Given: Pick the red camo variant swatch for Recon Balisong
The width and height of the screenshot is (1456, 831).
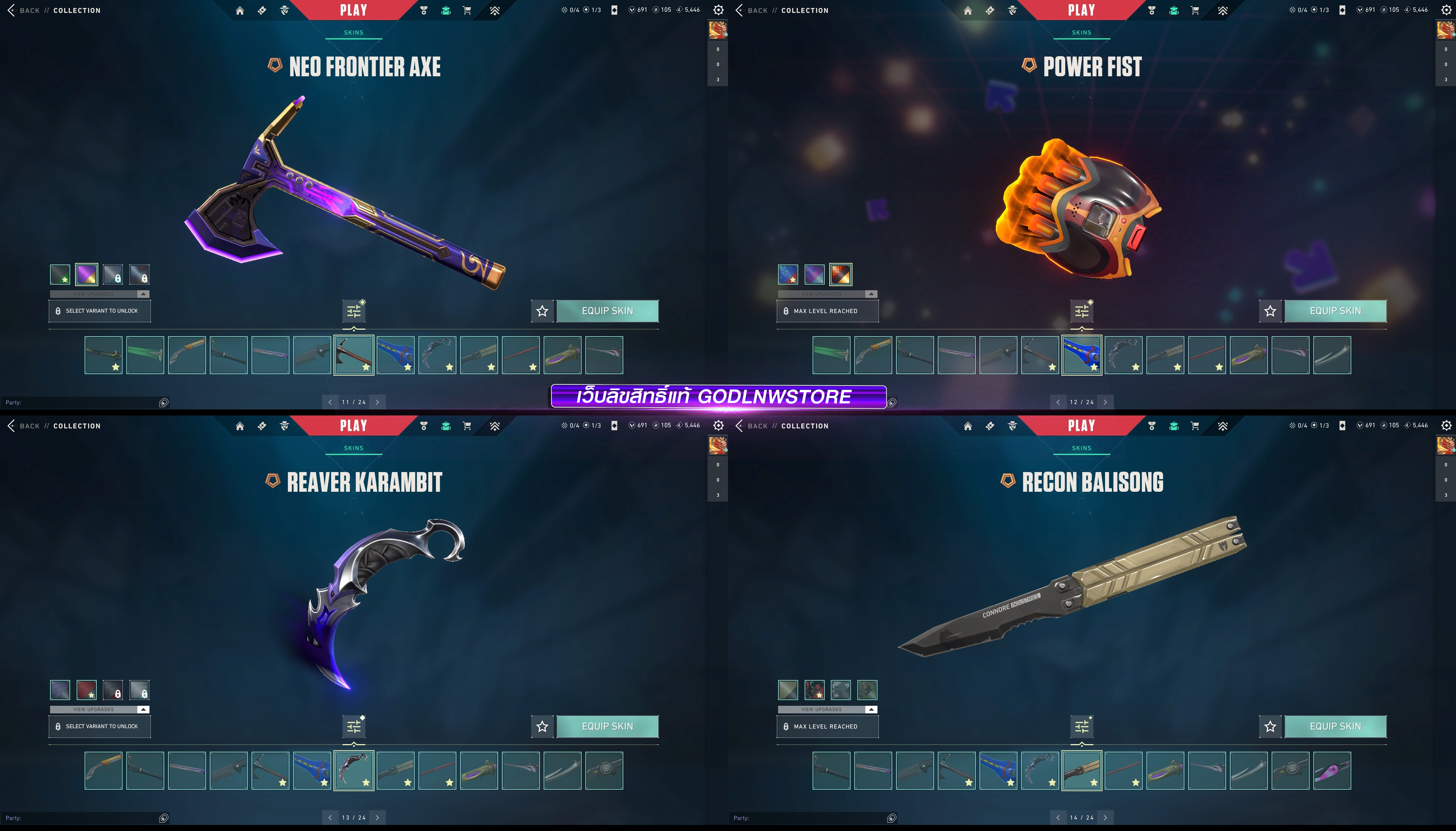Looking at the screenshot, I should point(814,690).
